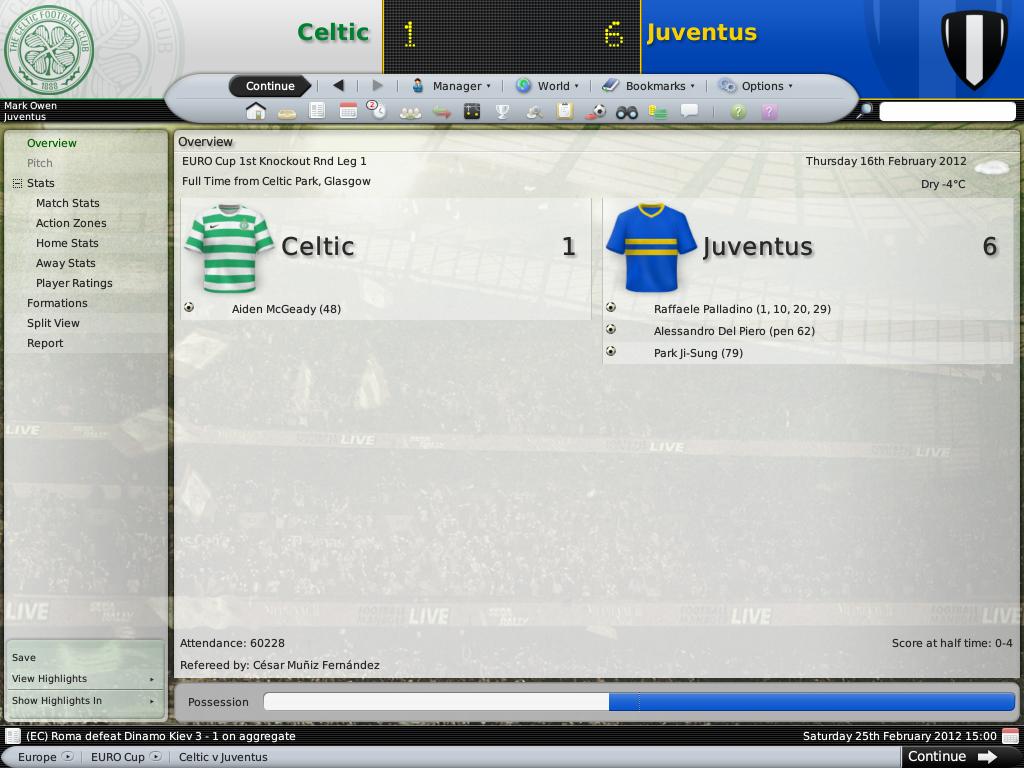
Task: Switch to the Formations view
Action: (57, 303)
